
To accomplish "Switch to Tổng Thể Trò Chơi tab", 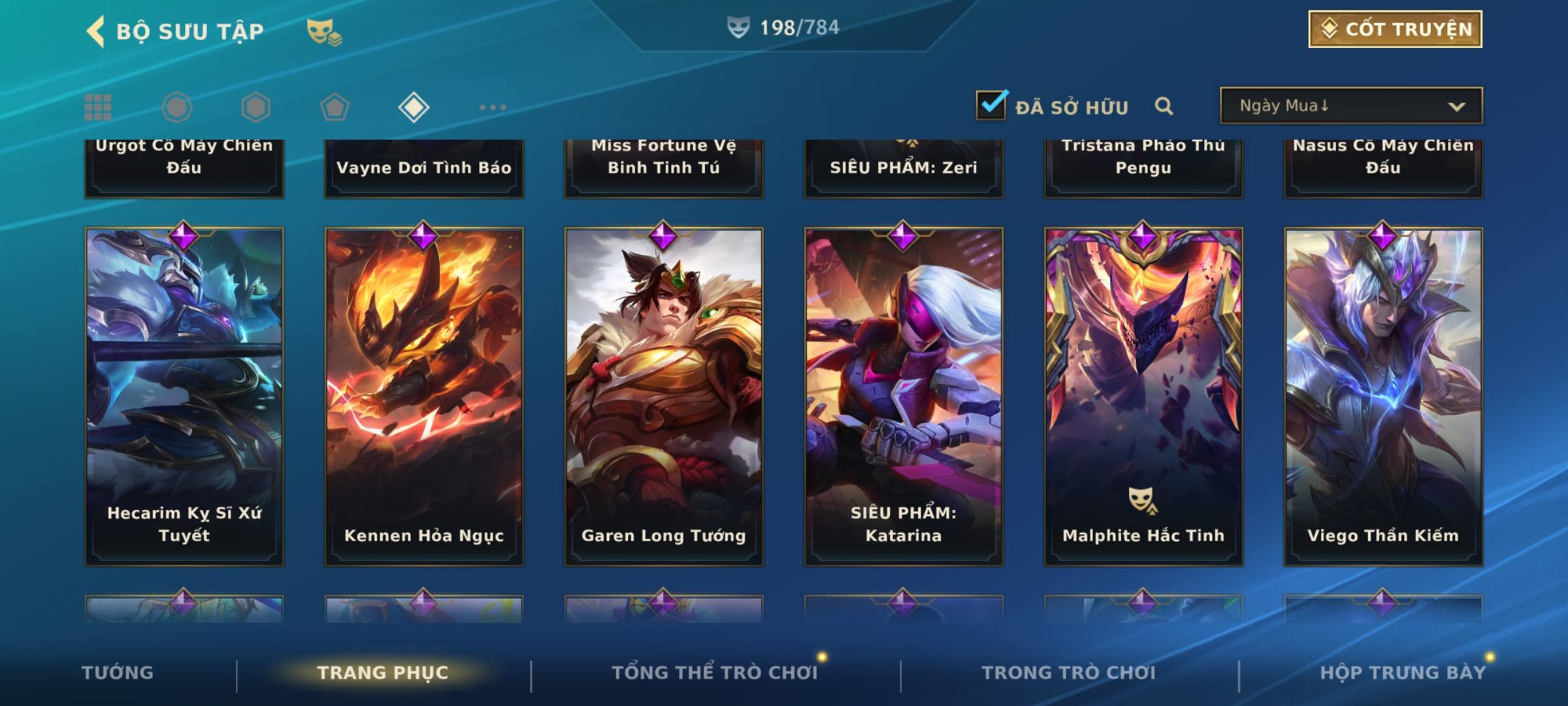I will click(x=715, y=673).
